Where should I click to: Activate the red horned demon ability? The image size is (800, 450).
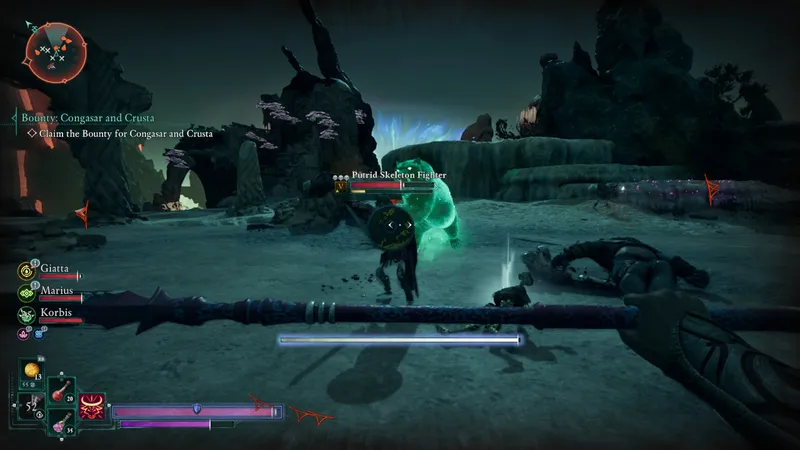[93, 405]
